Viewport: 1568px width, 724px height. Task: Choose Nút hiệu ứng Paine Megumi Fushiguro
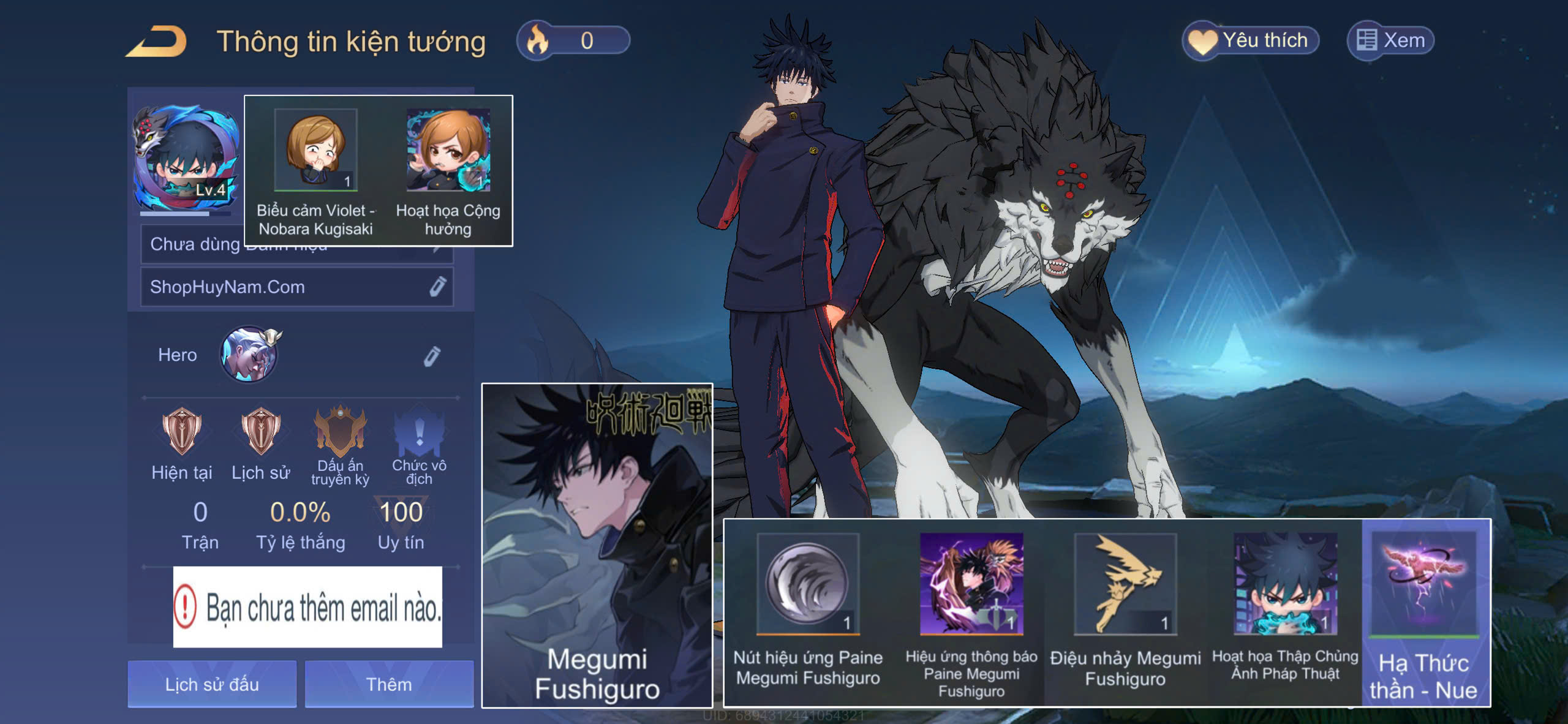(807, 584)
